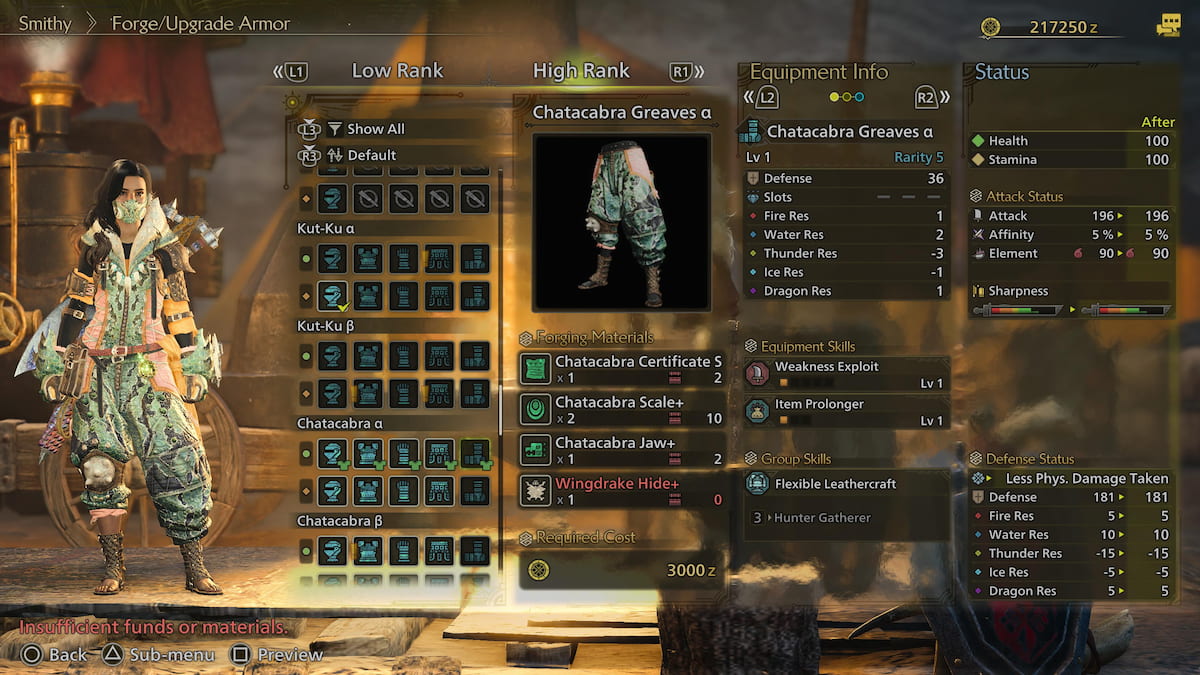The height and width of the screenshot is (675, 1200).
Task: View the Item Prolonger skill details
Action: (845, 412)
